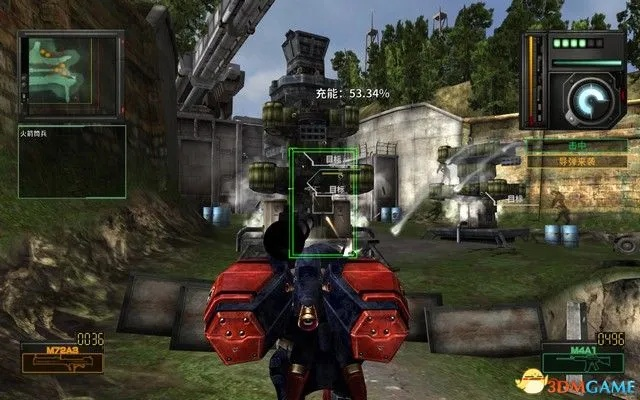This screenshot has height=400, width=640.
Task: Click the 击中 notification label
Action: (x=577, y=144)
